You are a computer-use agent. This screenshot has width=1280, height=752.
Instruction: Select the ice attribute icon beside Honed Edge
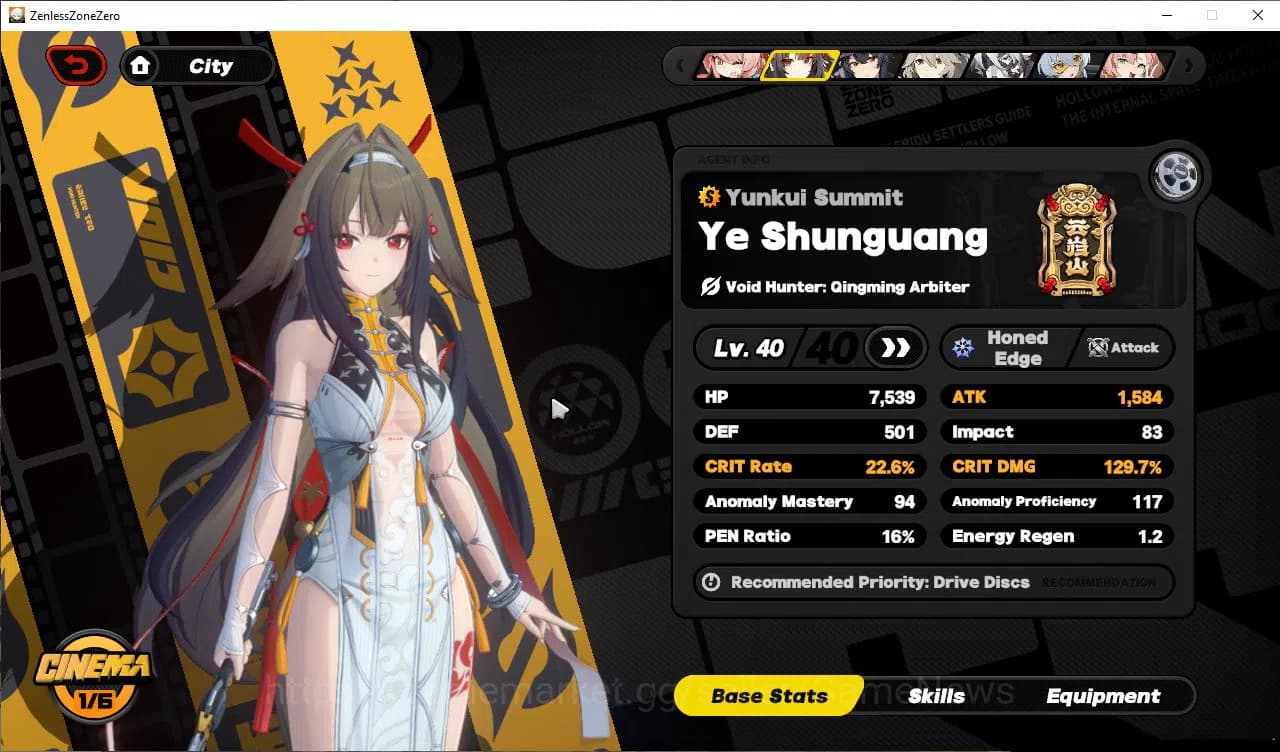(x=962, y=347)
